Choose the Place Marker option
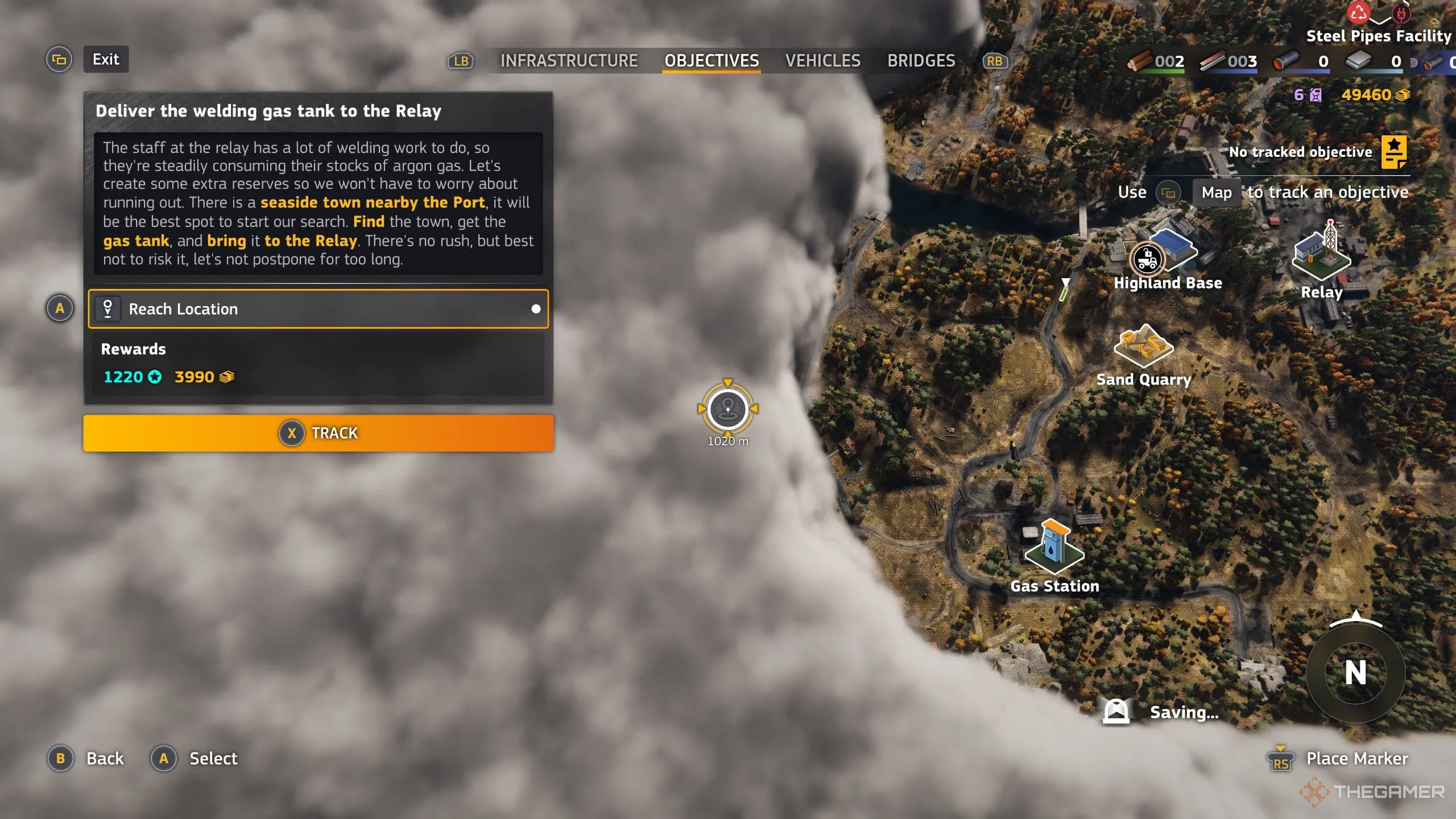This screenshot has height=819, width=1456. coord(1356,758)
